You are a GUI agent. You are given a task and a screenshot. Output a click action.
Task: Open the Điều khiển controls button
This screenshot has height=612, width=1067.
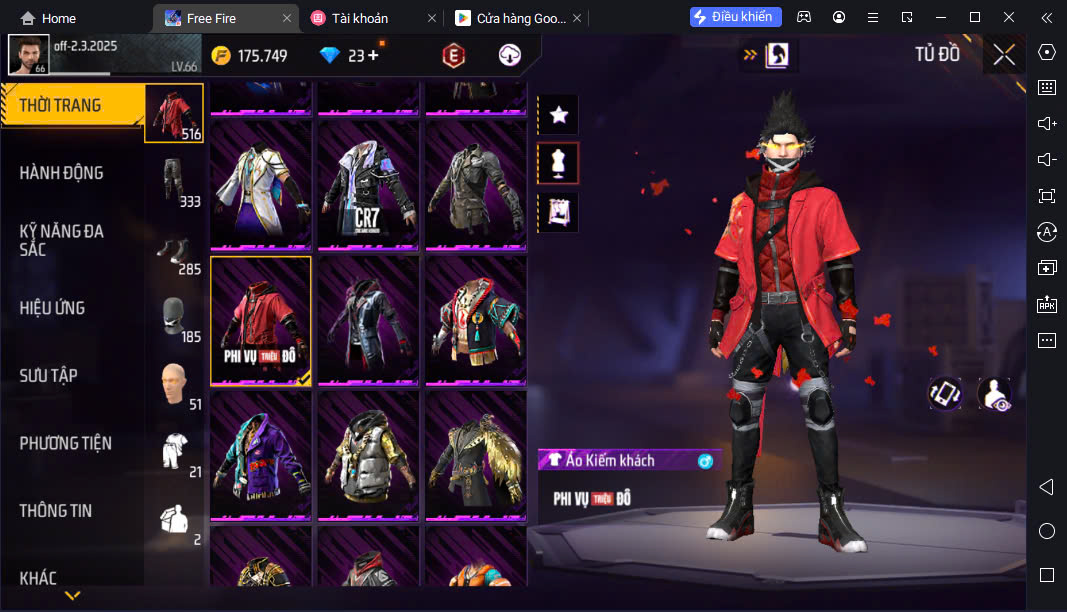click(x=733, y=17)
